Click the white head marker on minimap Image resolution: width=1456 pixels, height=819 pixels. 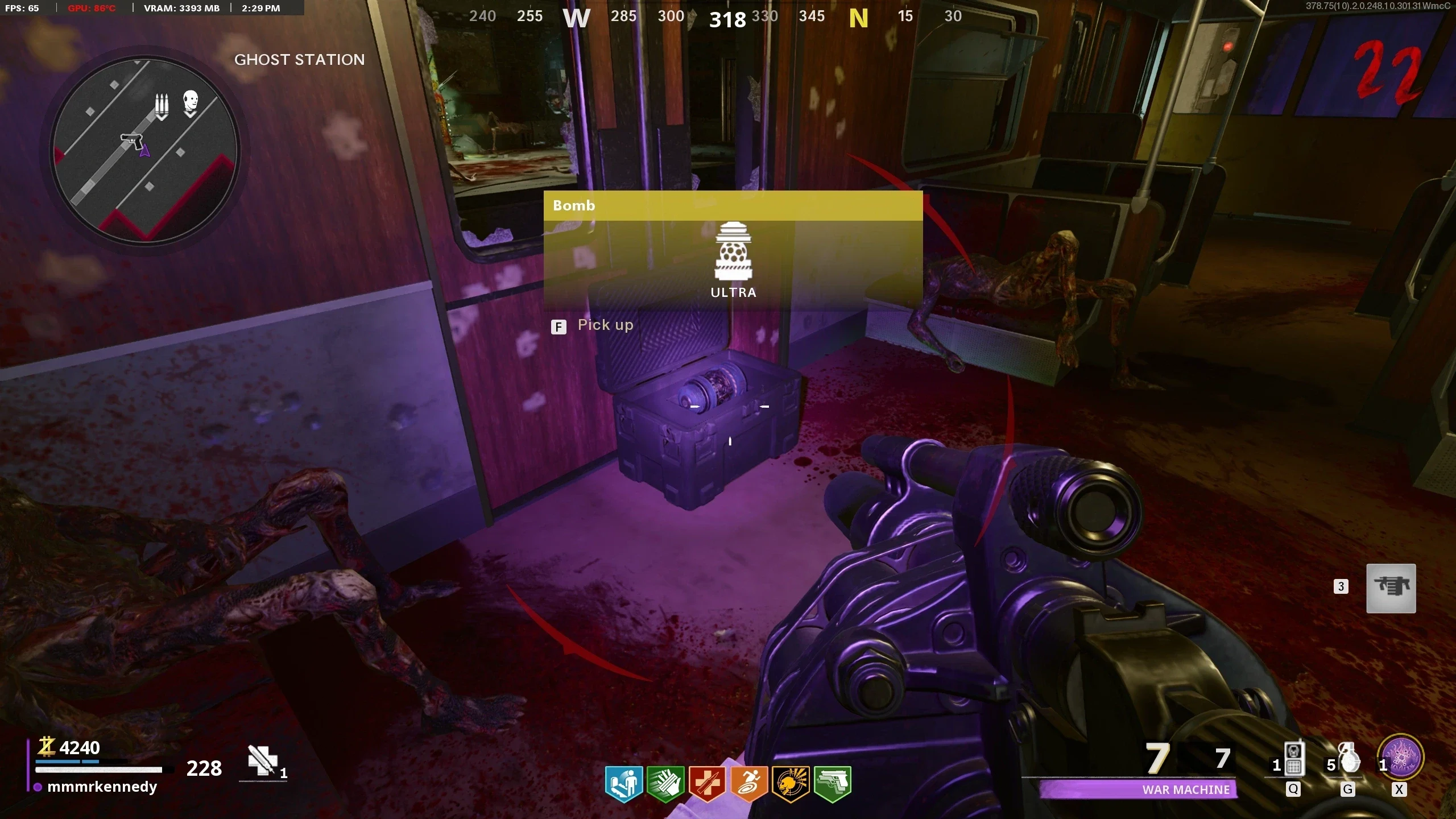point(191,103)
